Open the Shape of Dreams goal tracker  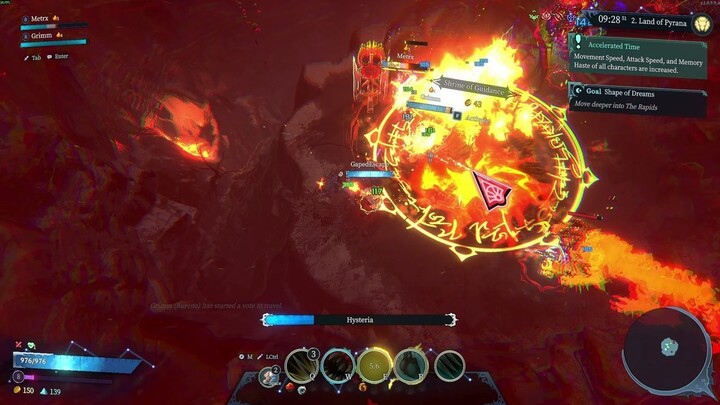[640, 96]
